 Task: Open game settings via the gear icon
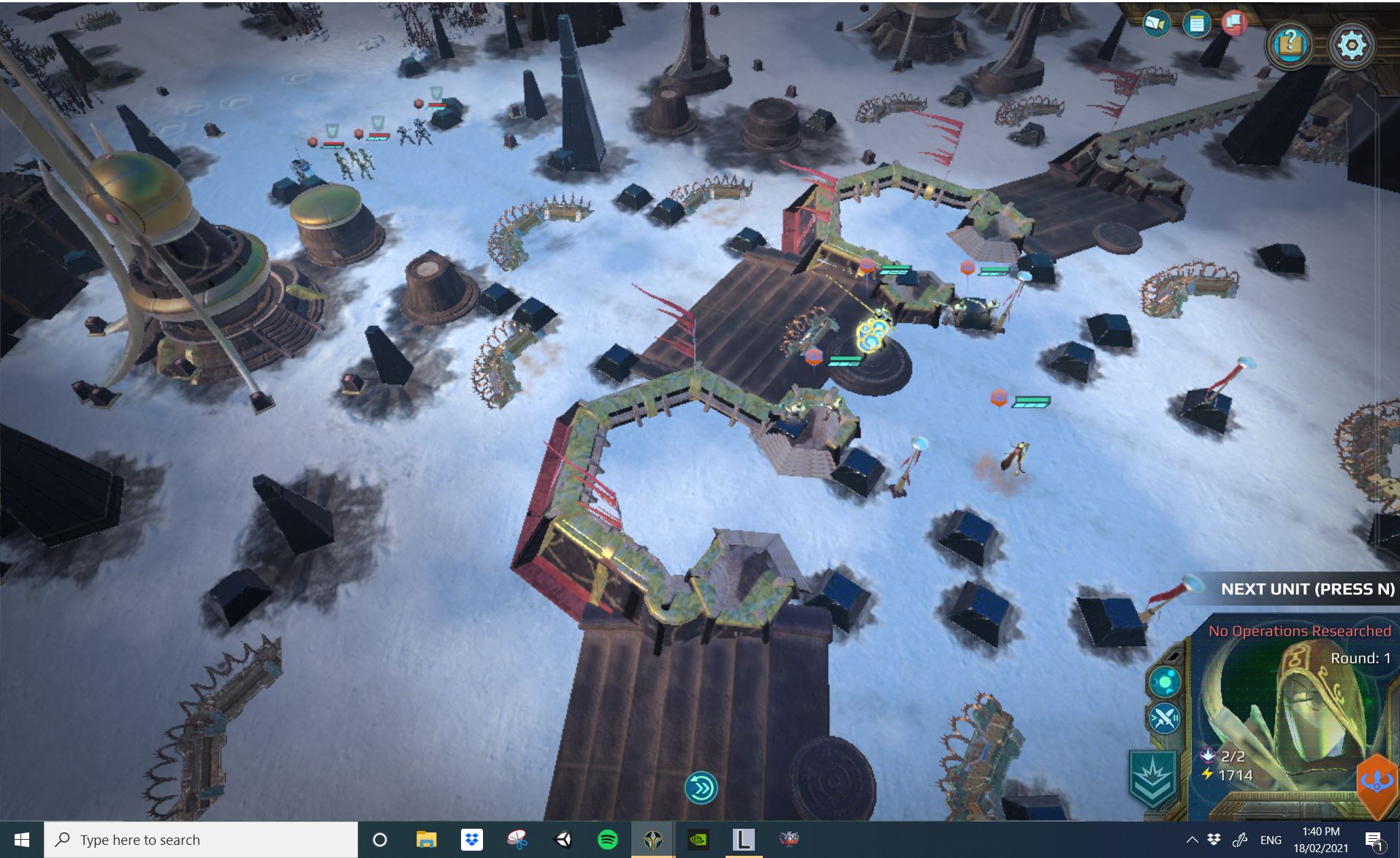(x=1353, y=44)
